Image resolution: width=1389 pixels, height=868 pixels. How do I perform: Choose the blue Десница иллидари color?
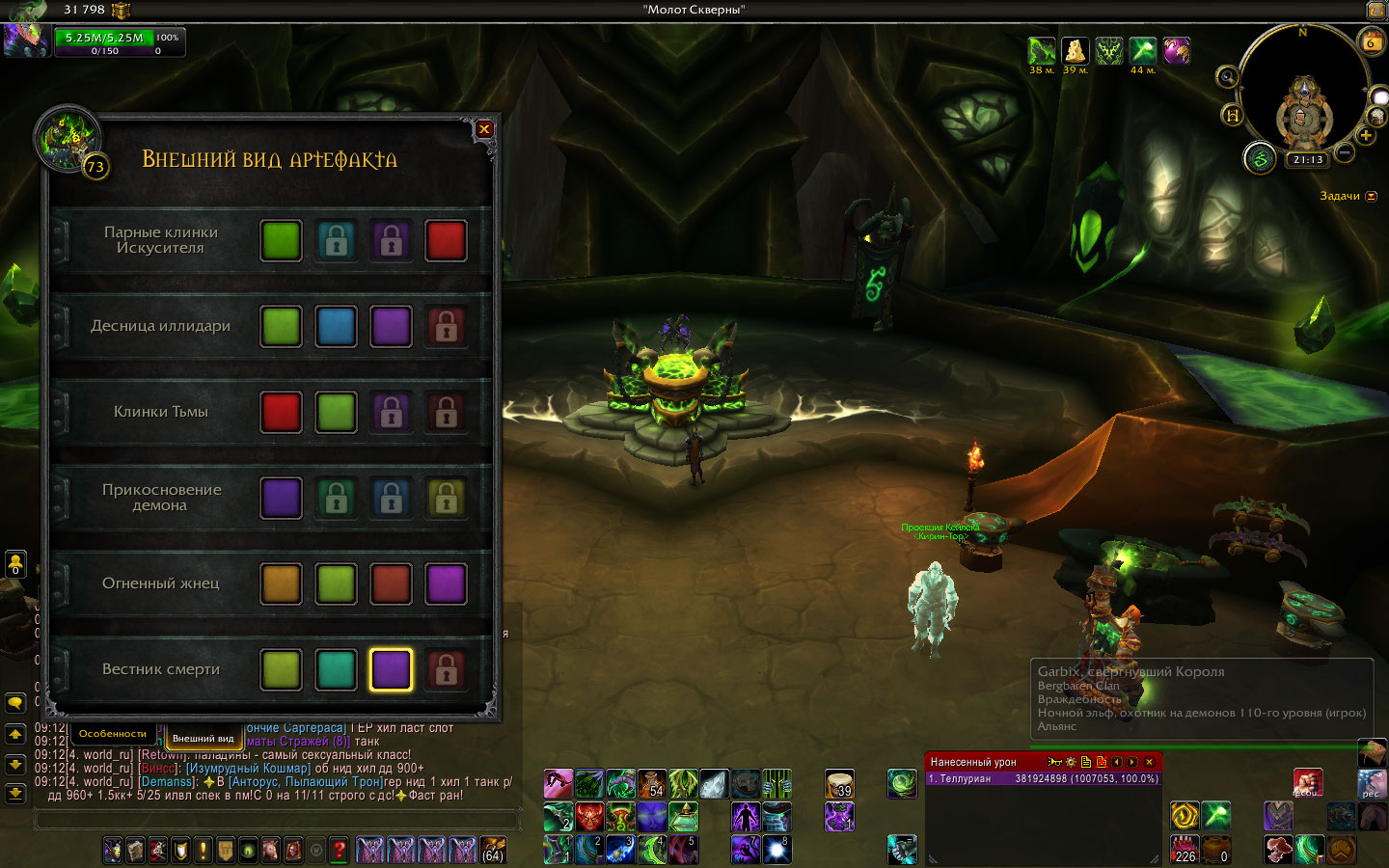tap(336, 327)
